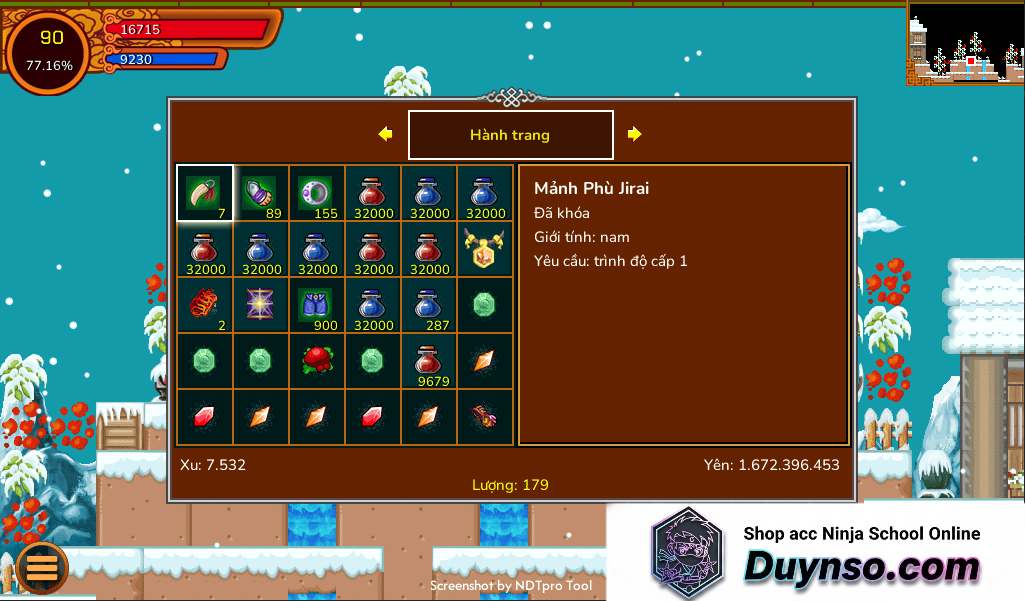Select the gauntlet item with 89 count
The width and height of the screenshot is (1025, 601).
tap(261, 193)
